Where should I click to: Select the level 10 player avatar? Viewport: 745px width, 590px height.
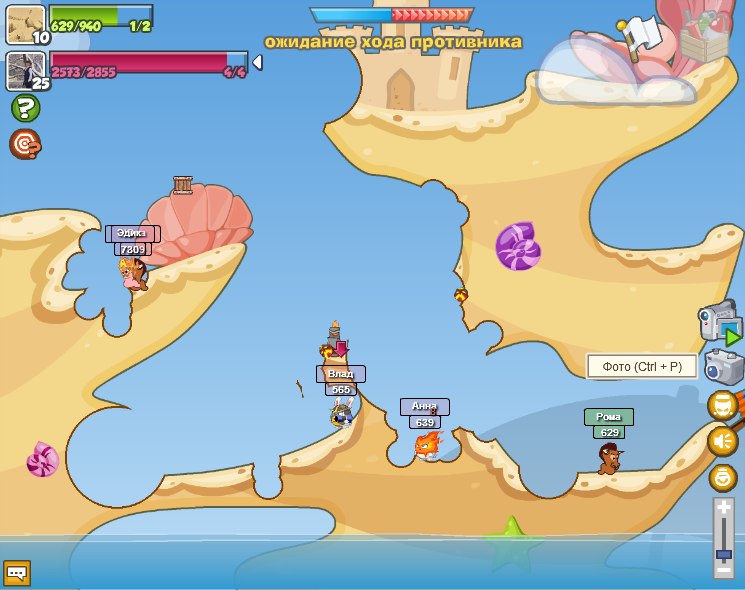point(25,24)
